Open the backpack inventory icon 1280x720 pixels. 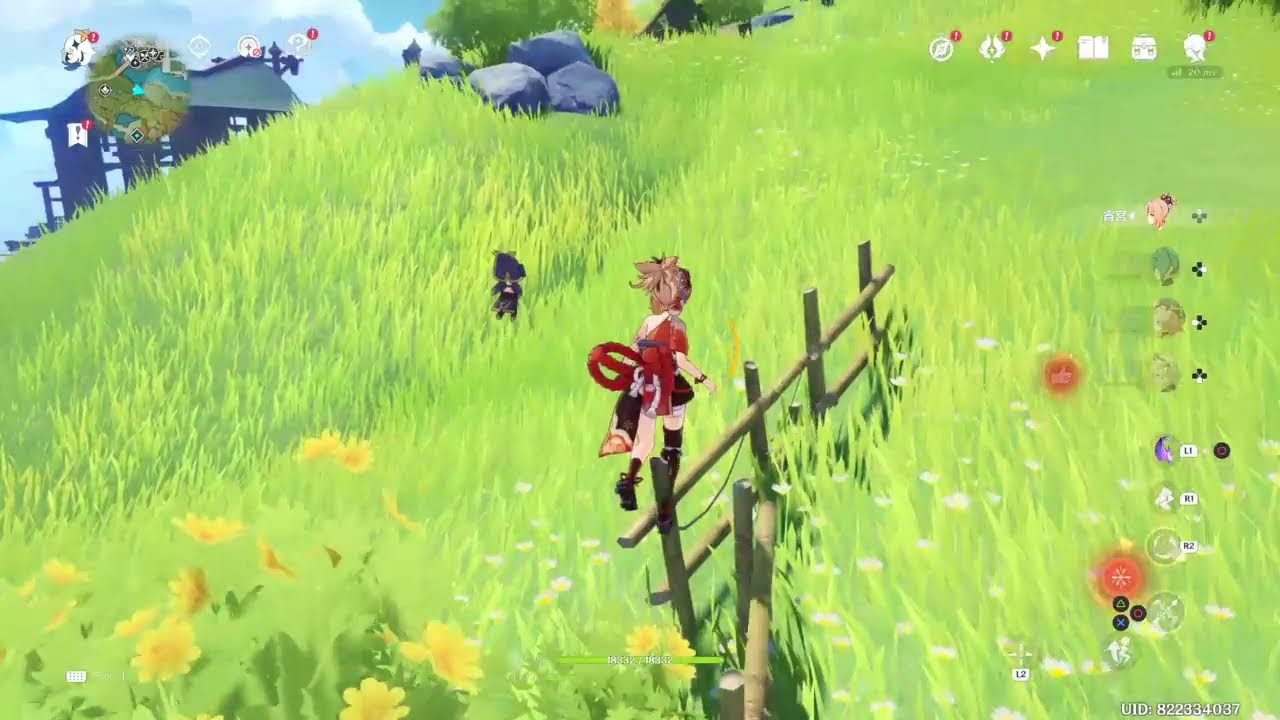click(x=1144, y=47)
